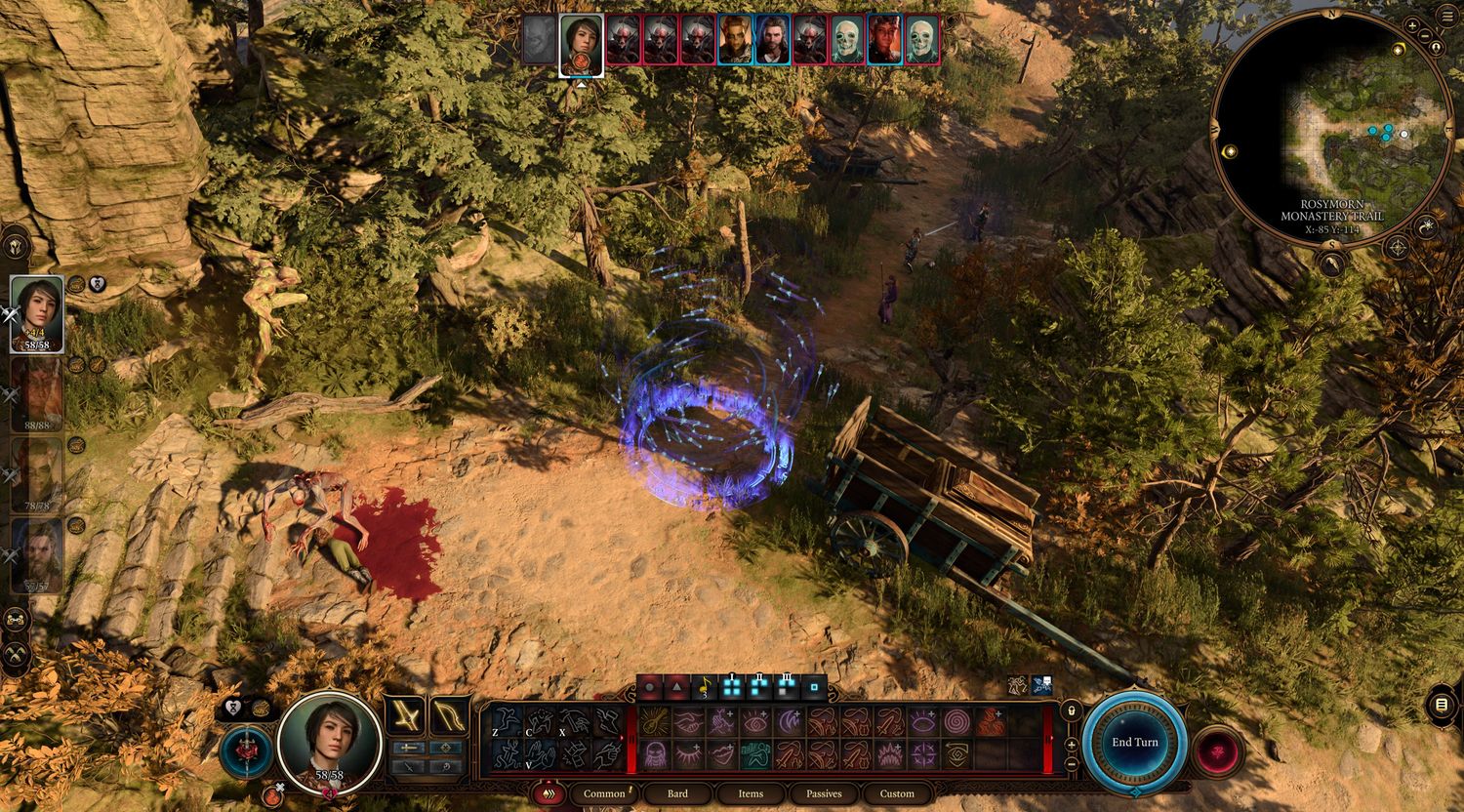Screen dimensions: 1464x812
Task: Click the End Turn button
Action: pos(1134,743)
